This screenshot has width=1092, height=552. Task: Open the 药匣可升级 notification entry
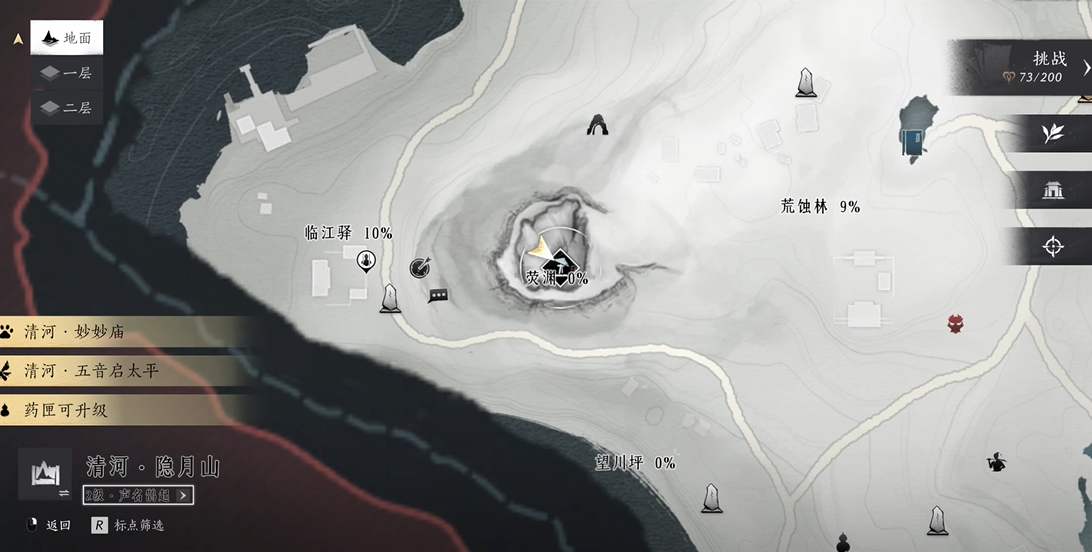coord(120,410)
